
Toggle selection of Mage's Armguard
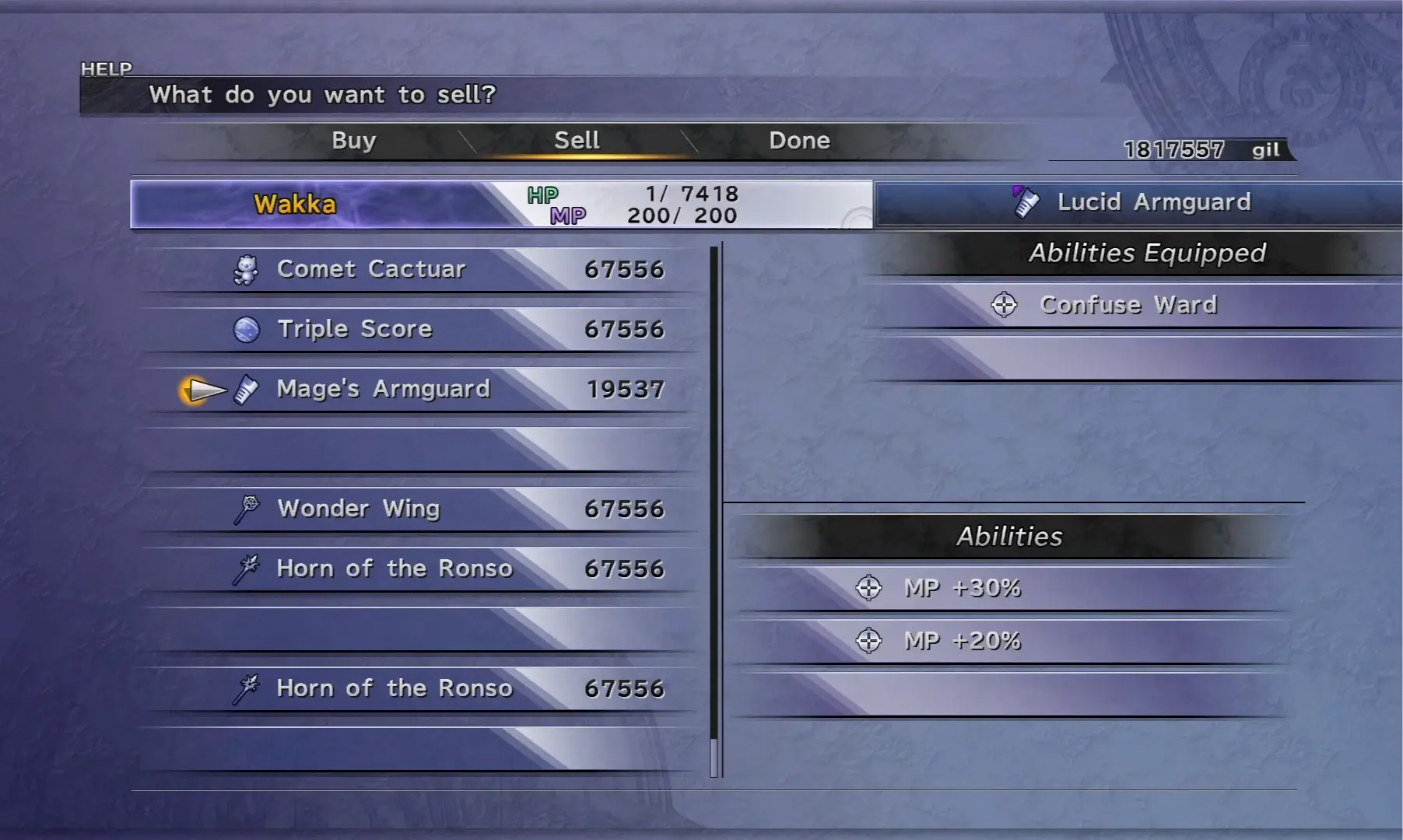pyautogui.click(x=383, y=389)
